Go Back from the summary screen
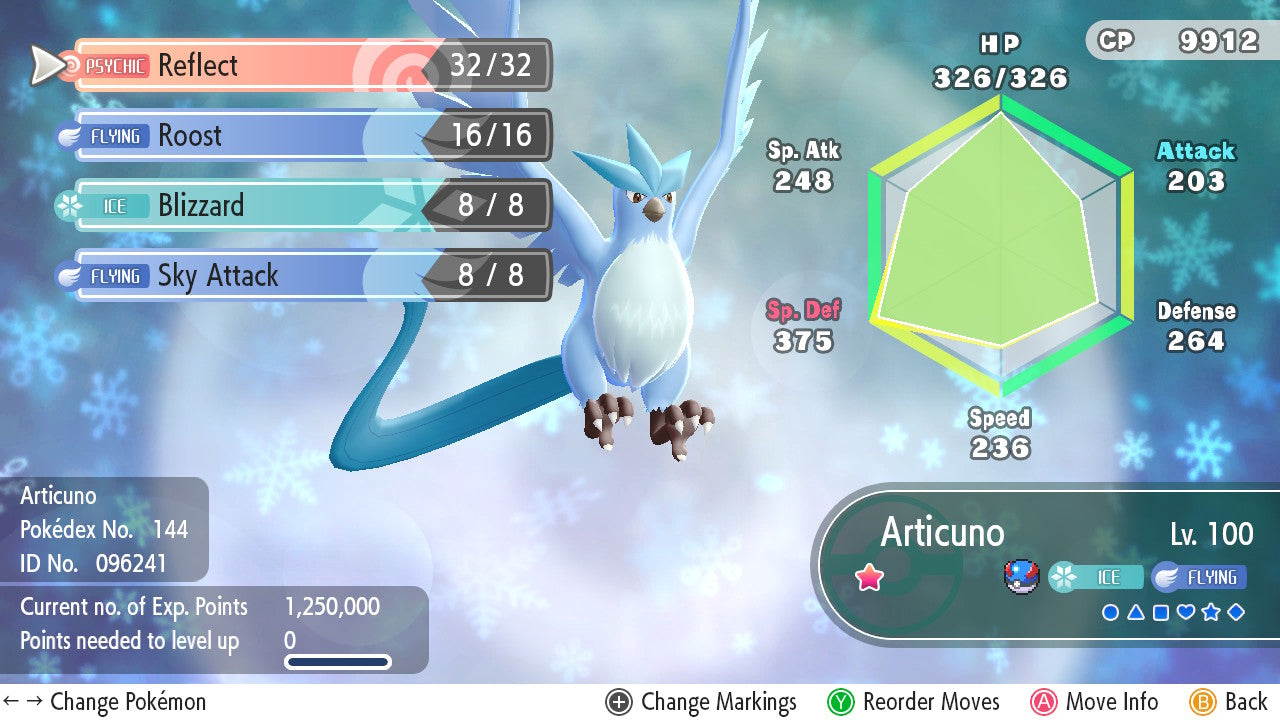The image size is (1280, 720). [x=1230, y=702]
